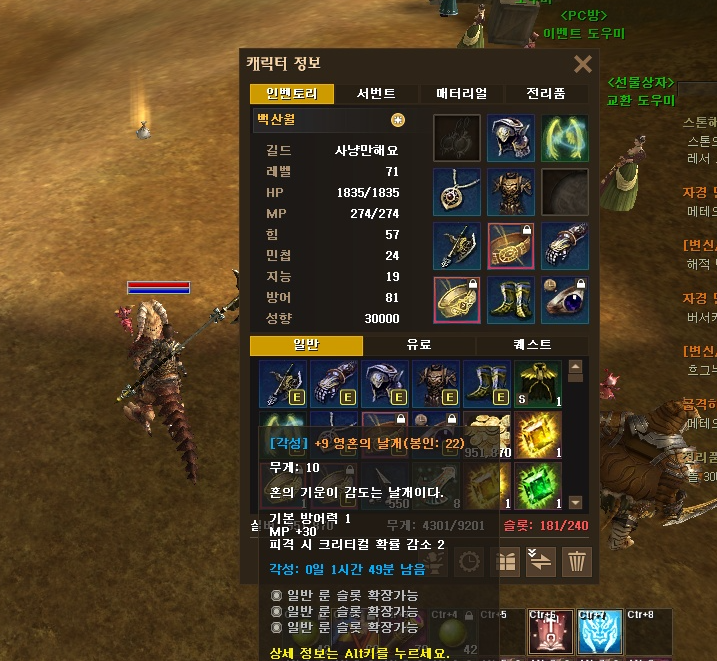Select the equipped helmet slot
The width and height of the screenshot is (717, 661).
point(511,138)
